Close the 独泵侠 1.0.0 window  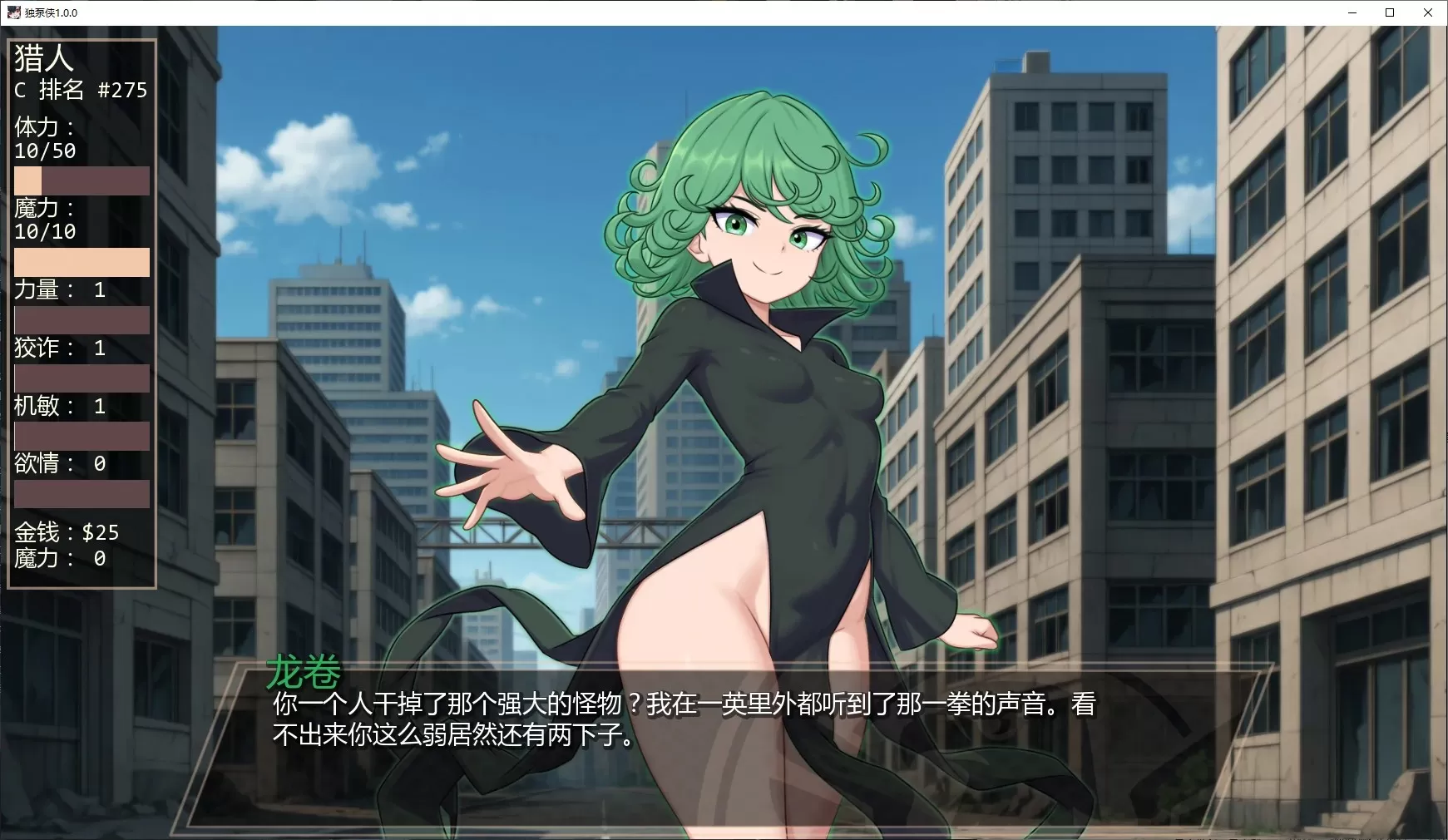tap(1429, 12)
